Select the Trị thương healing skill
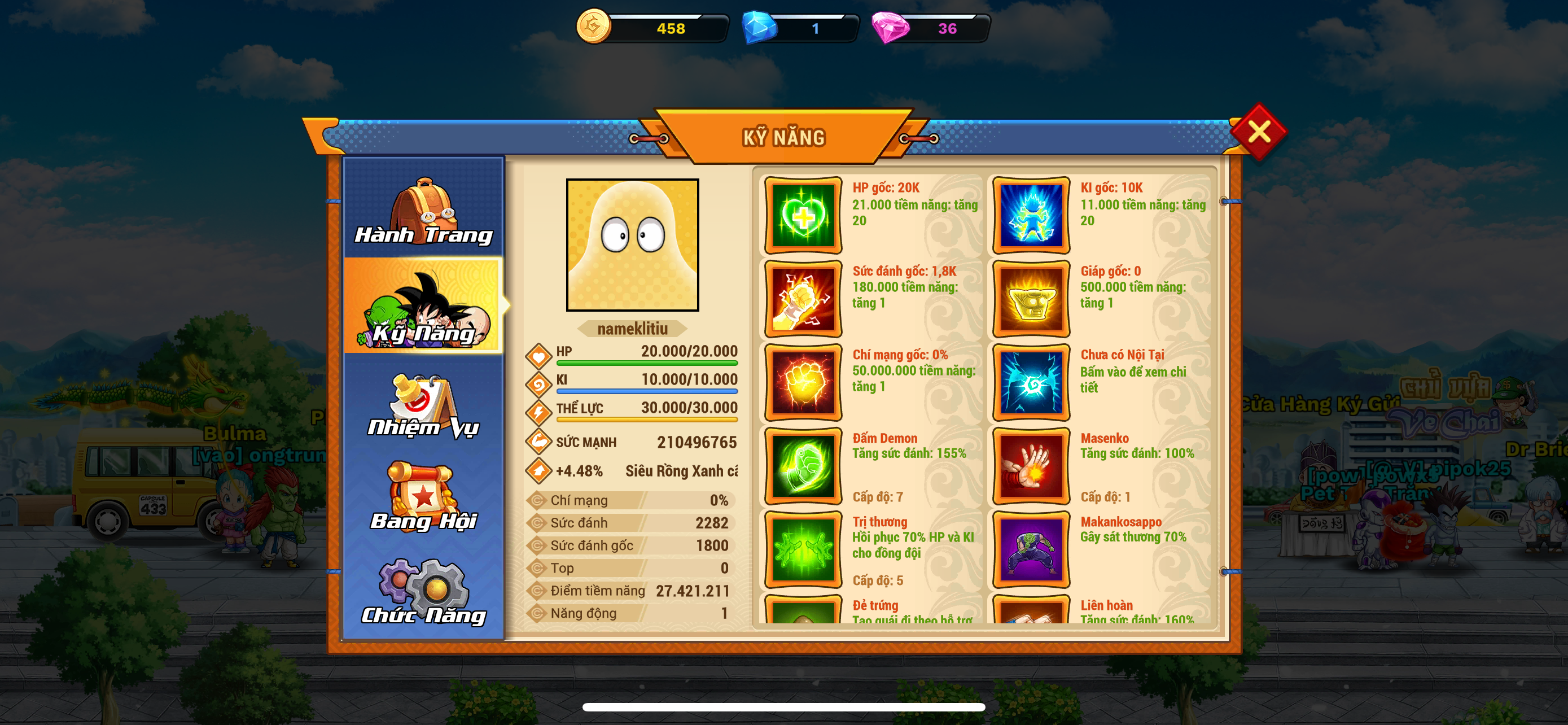The image size is (1568, 725). pyautogui.click(x=803, y=549)
